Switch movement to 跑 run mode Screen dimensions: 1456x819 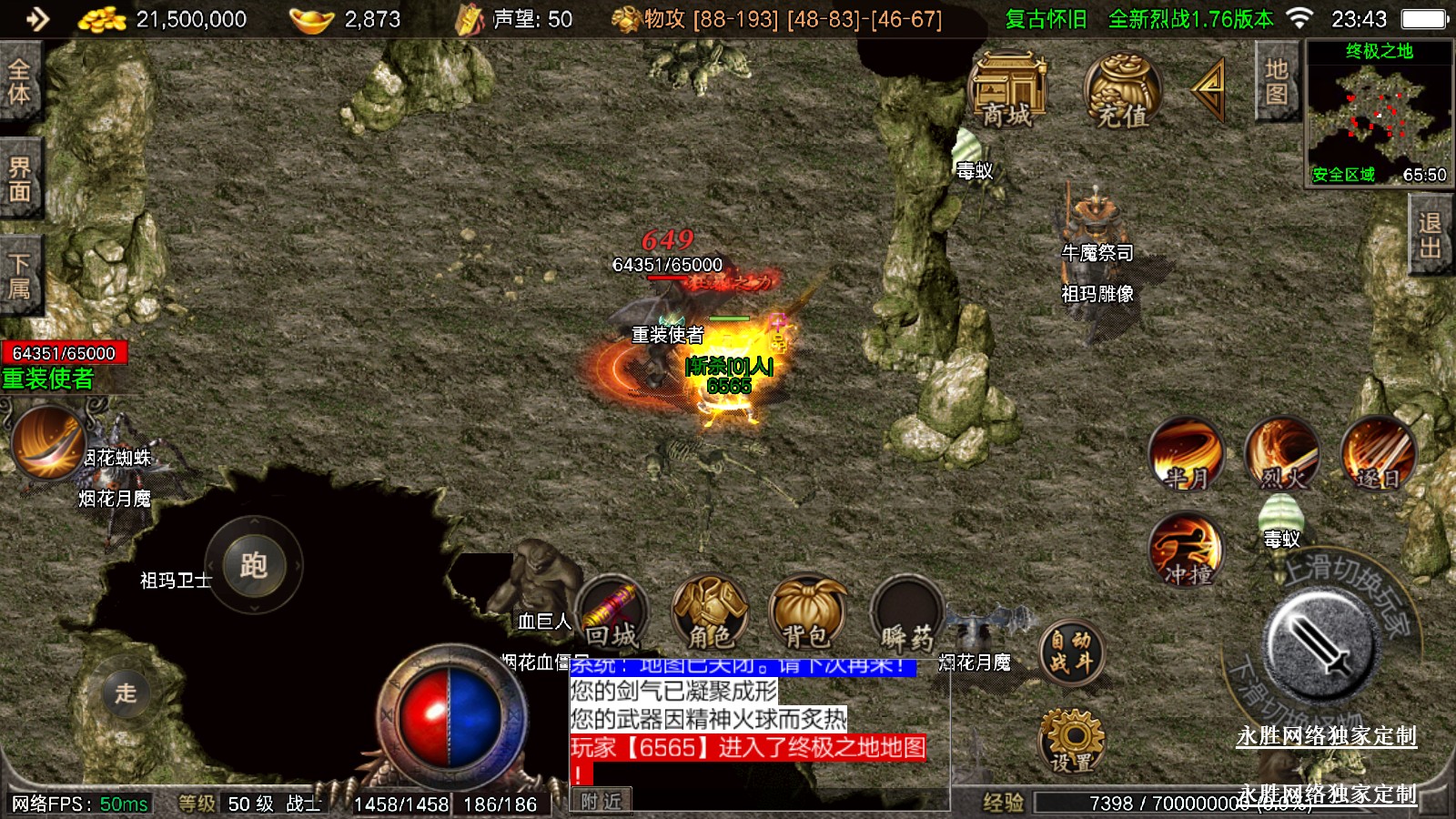pyautogui.click(x=253, y=566)
